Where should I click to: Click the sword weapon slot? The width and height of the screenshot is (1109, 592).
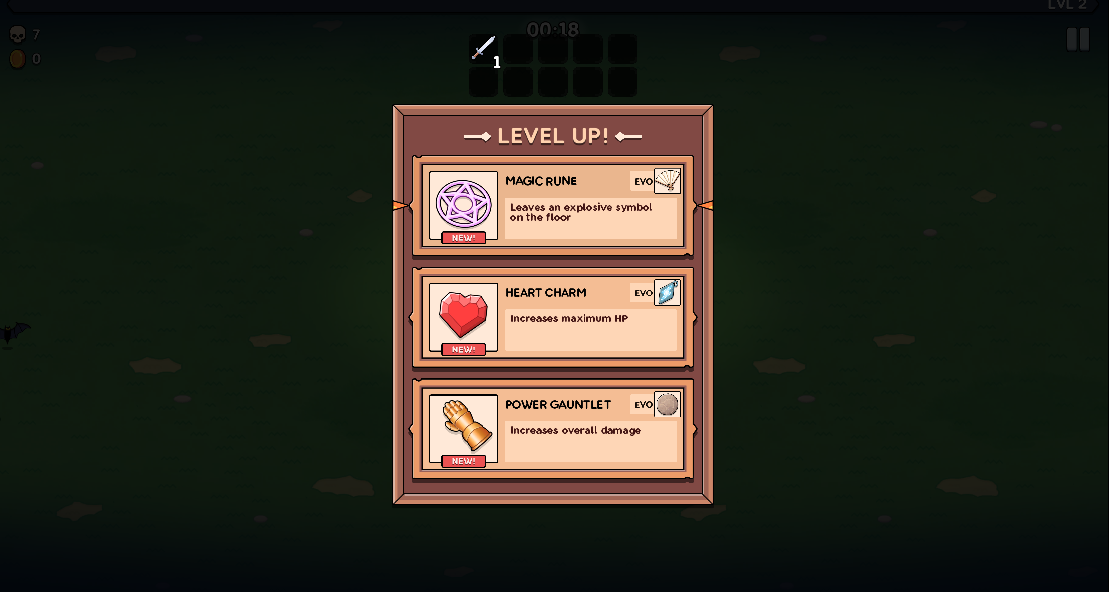483,49
